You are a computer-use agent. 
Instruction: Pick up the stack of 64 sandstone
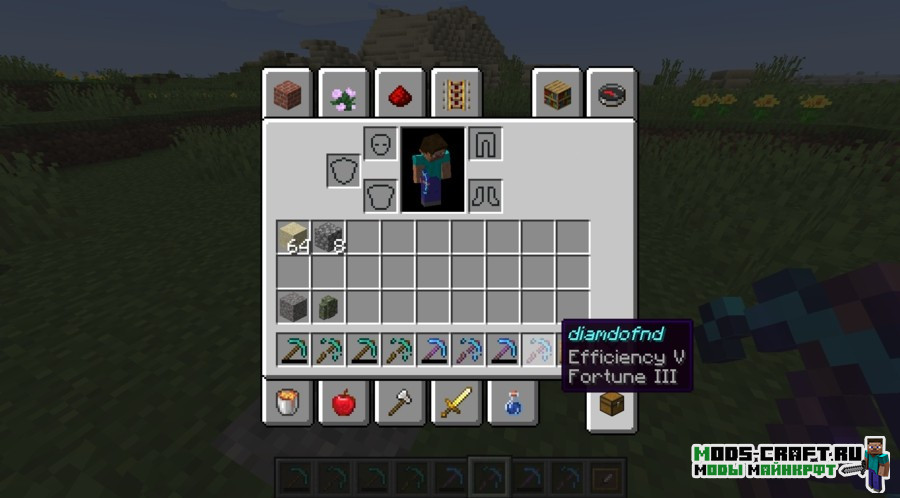pyautogui.click(x=294, y=238)
